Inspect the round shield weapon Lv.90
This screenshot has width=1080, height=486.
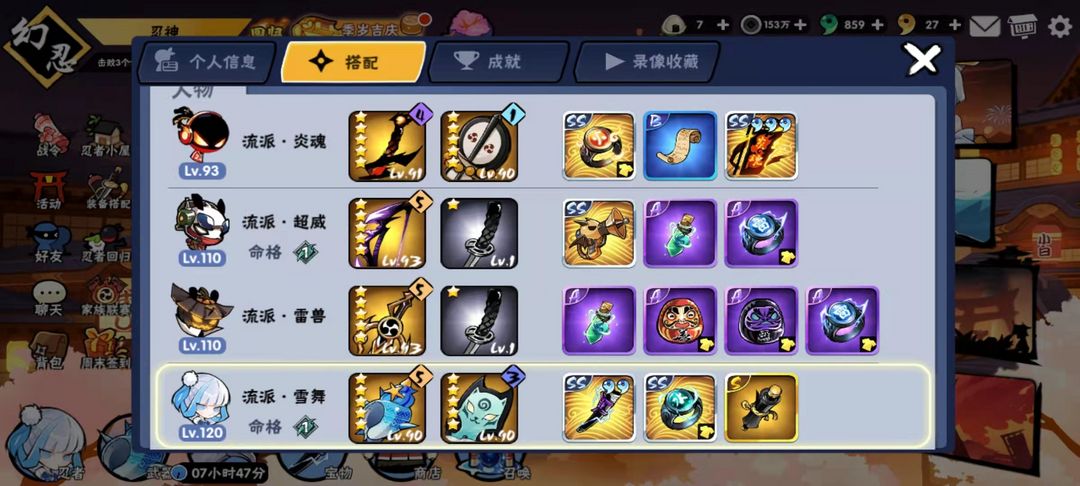pos(479,146)
